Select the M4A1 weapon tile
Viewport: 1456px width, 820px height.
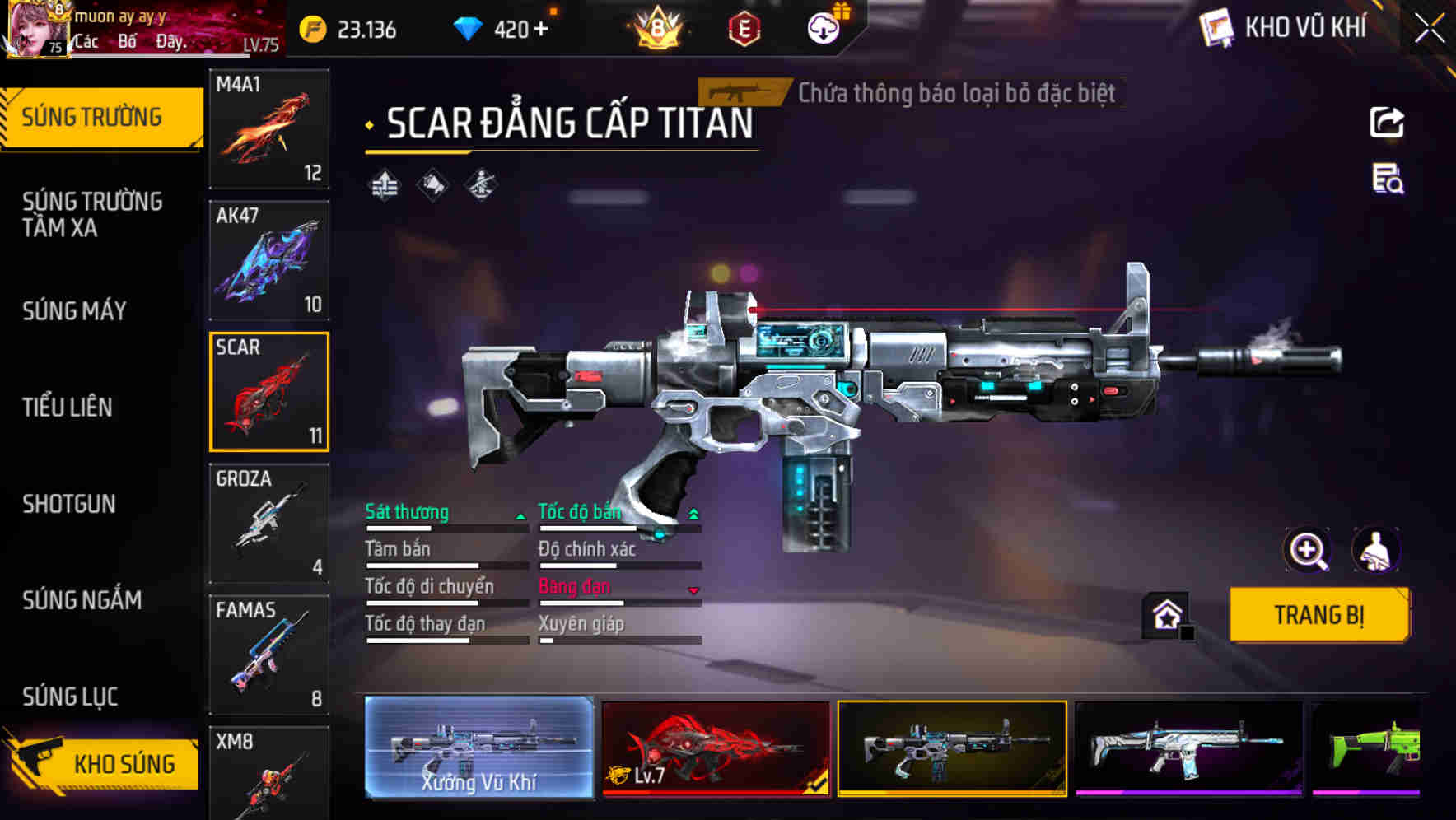click(269, 128)
